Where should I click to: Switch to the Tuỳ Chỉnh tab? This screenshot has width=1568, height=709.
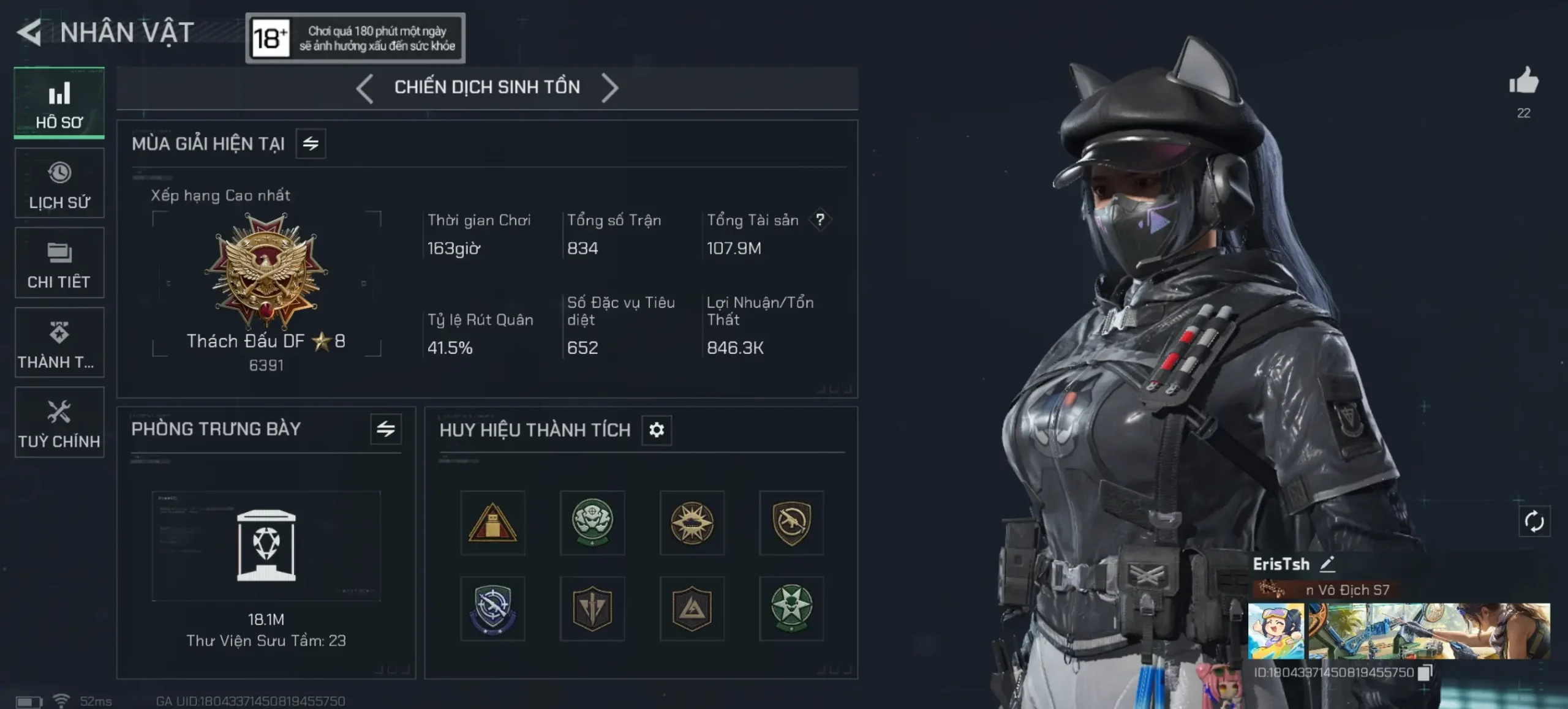pyautogui.click(x=59, y=422)
